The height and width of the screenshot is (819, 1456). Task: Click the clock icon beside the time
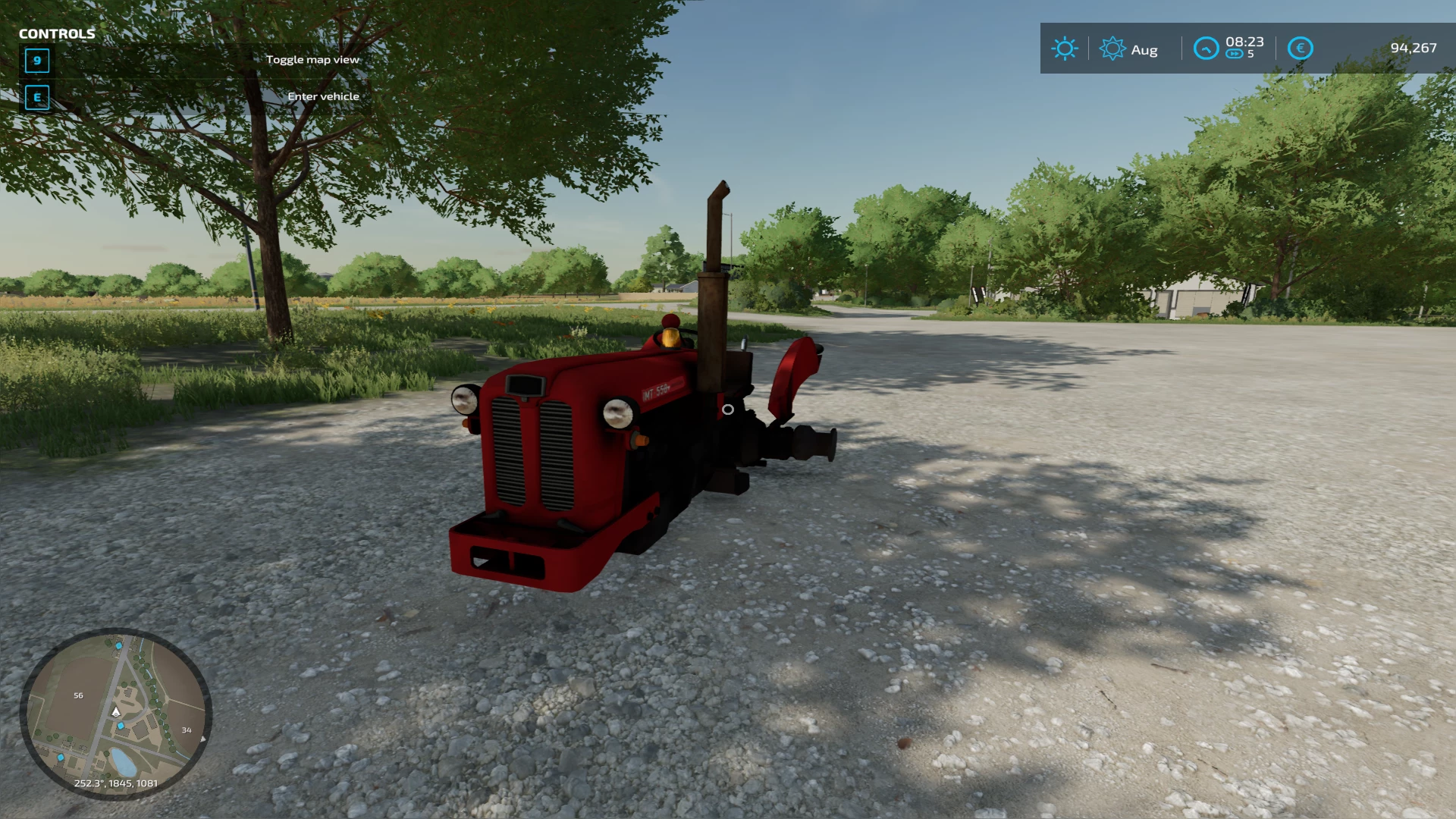[1206, 49]
